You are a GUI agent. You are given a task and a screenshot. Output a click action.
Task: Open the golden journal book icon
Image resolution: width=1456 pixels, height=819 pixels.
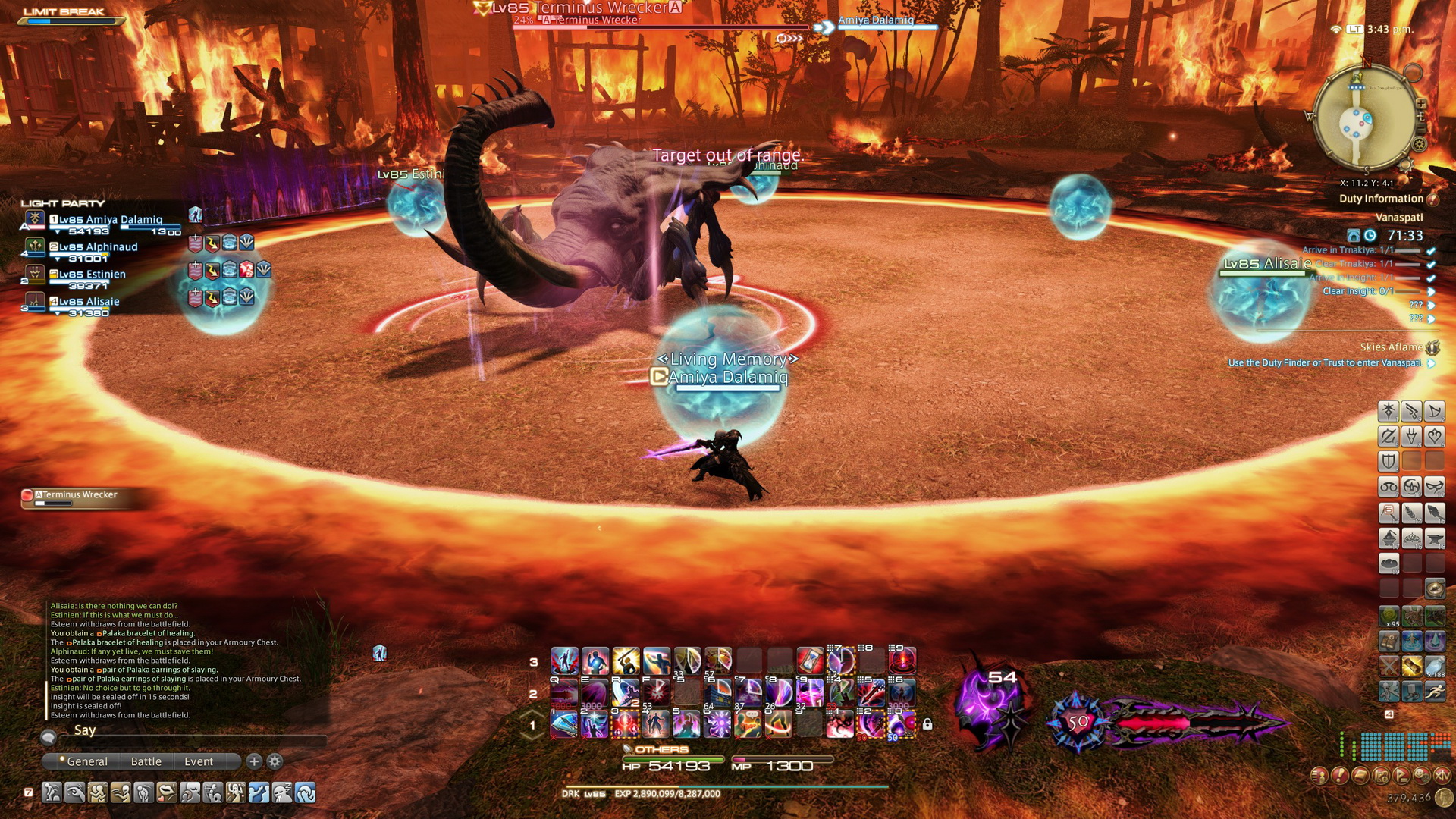click(x=1360, y=775)
